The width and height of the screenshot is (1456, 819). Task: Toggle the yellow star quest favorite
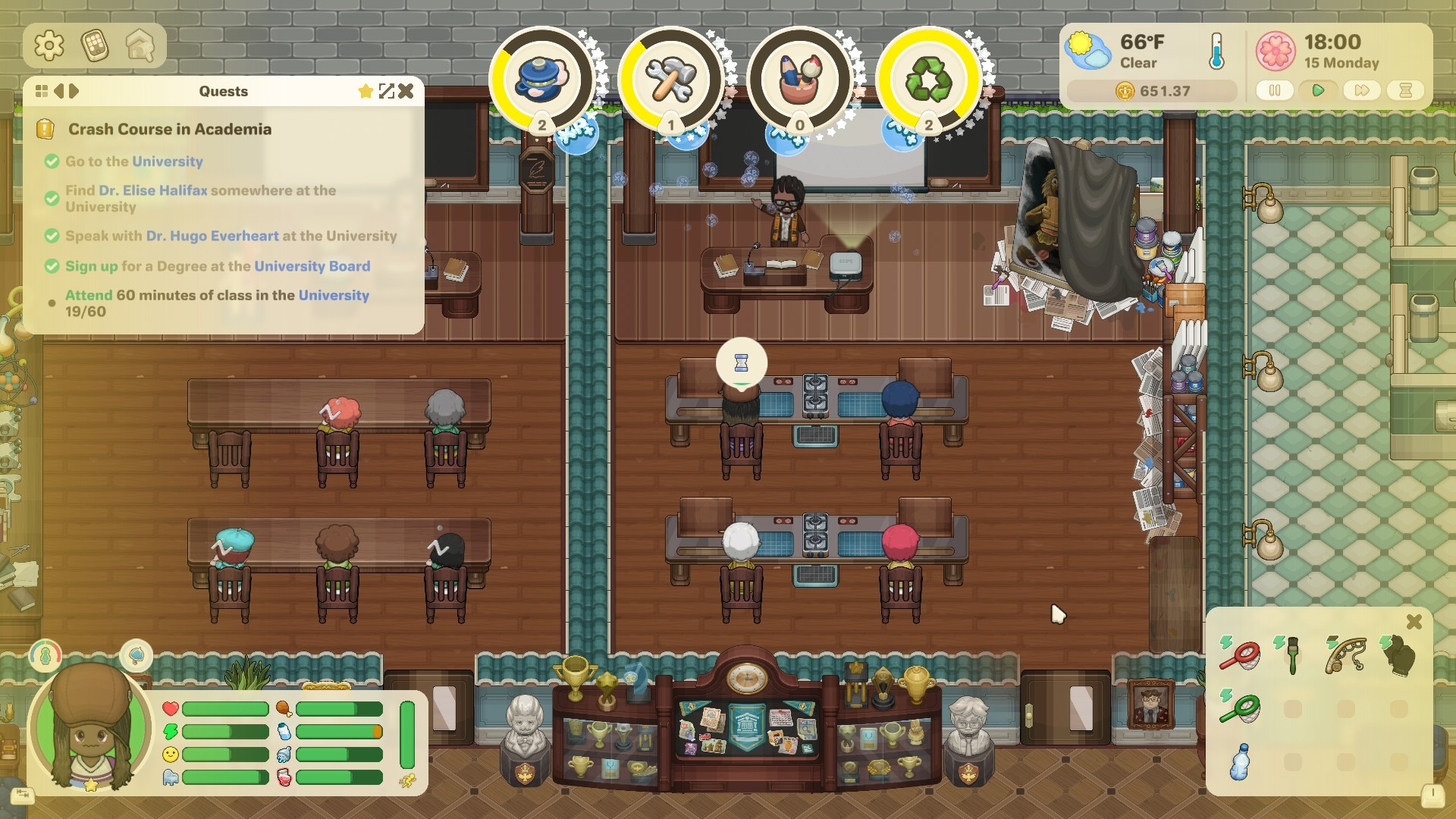[x=366, y=91]
